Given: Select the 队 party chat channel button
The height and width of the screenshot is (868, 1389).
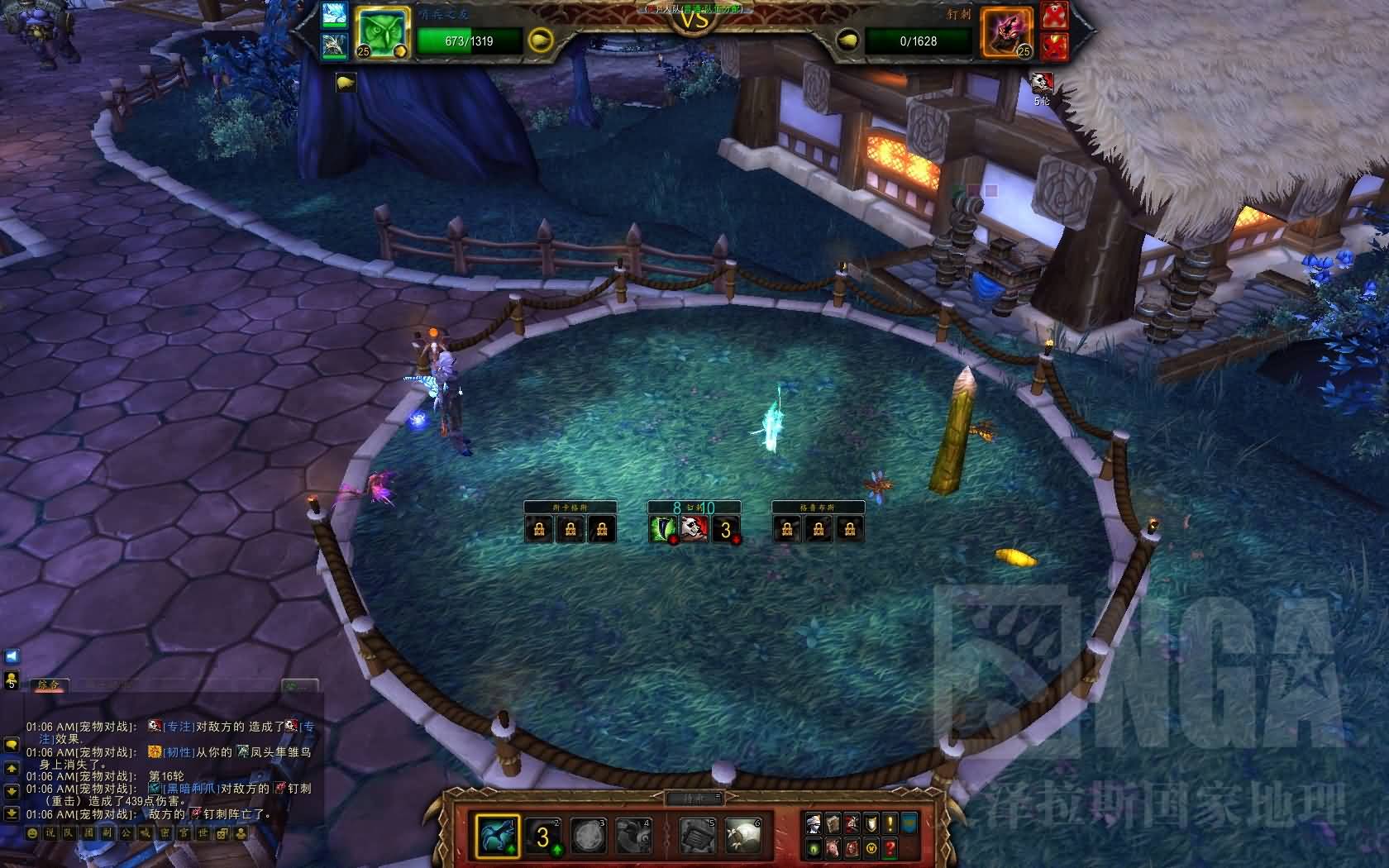Looking at the screenshot, I should pyautogui.click(x=69, y=835).
